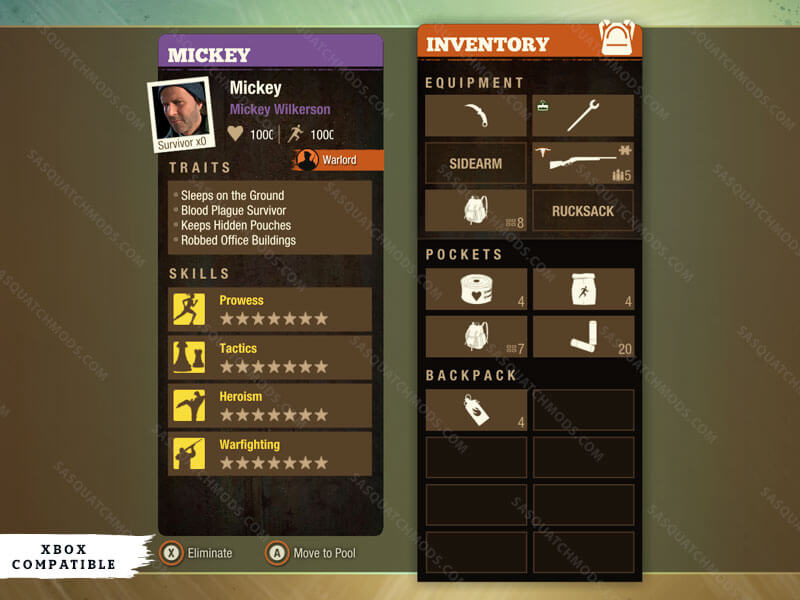Select the tagged item in the backpack
The height and width of the screenshot is (600, 800).
(x=476, y=410)
